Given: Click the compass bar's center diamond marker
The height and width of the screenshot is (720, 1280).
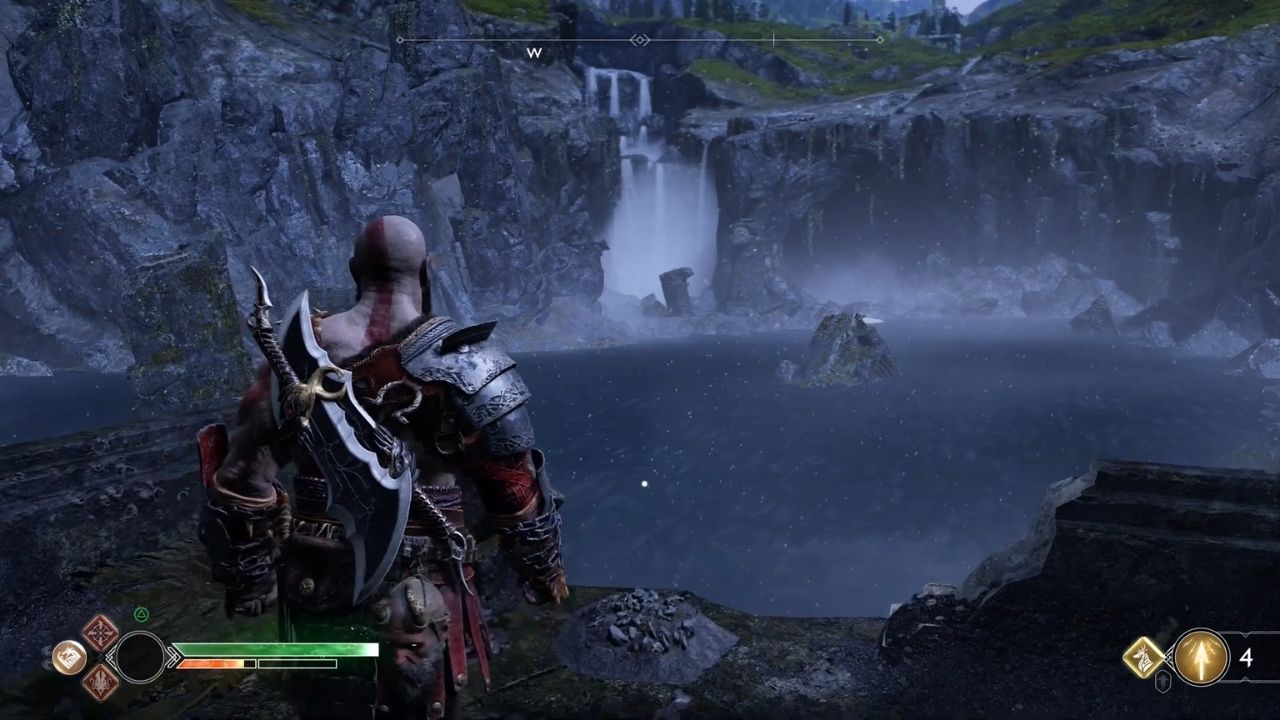Looking at the screenshot, I should point(639,40).
